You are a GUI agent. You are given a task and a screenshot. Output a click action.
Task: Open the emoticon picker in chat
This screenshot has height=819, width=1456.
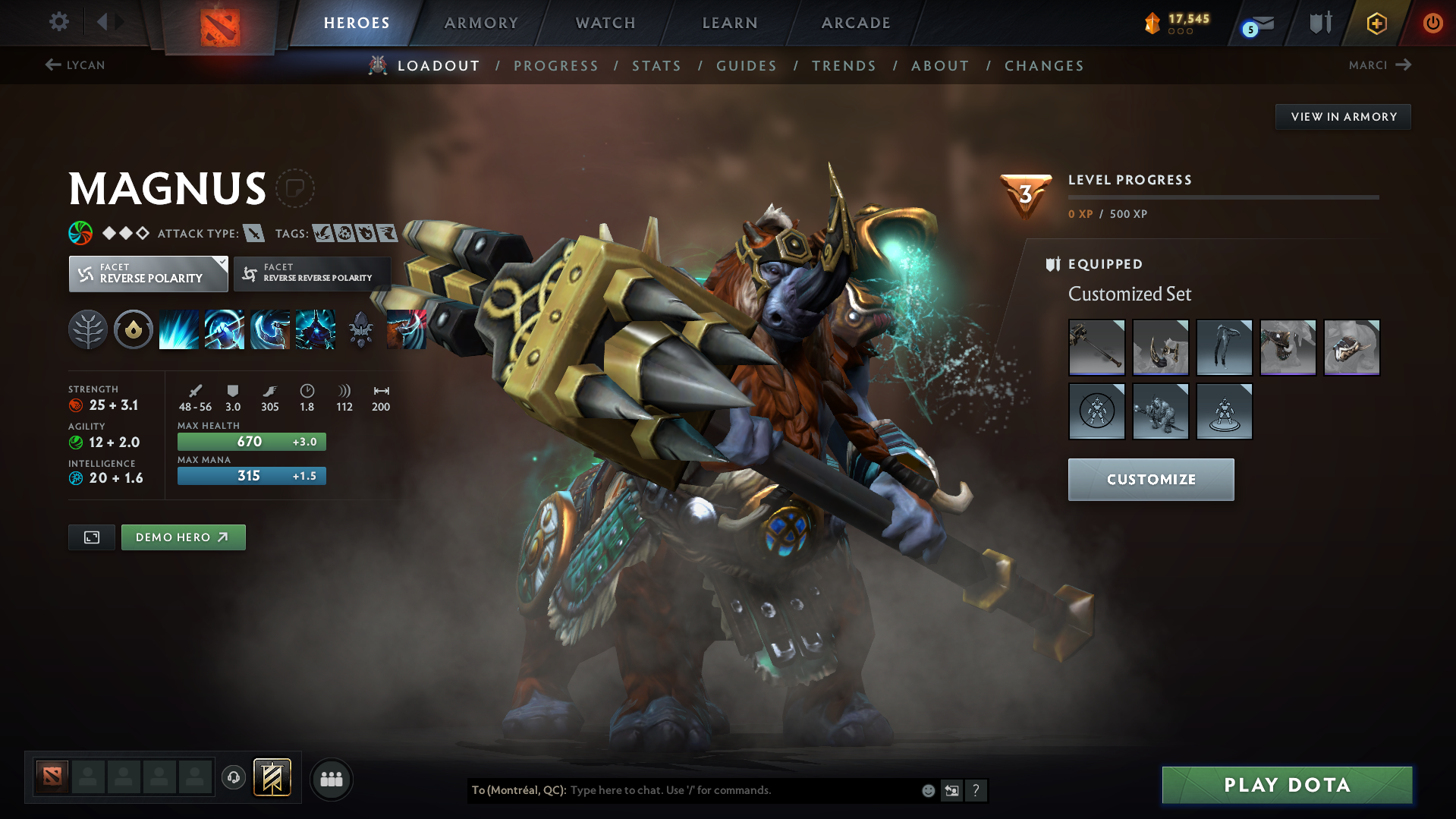click(927, 790)
